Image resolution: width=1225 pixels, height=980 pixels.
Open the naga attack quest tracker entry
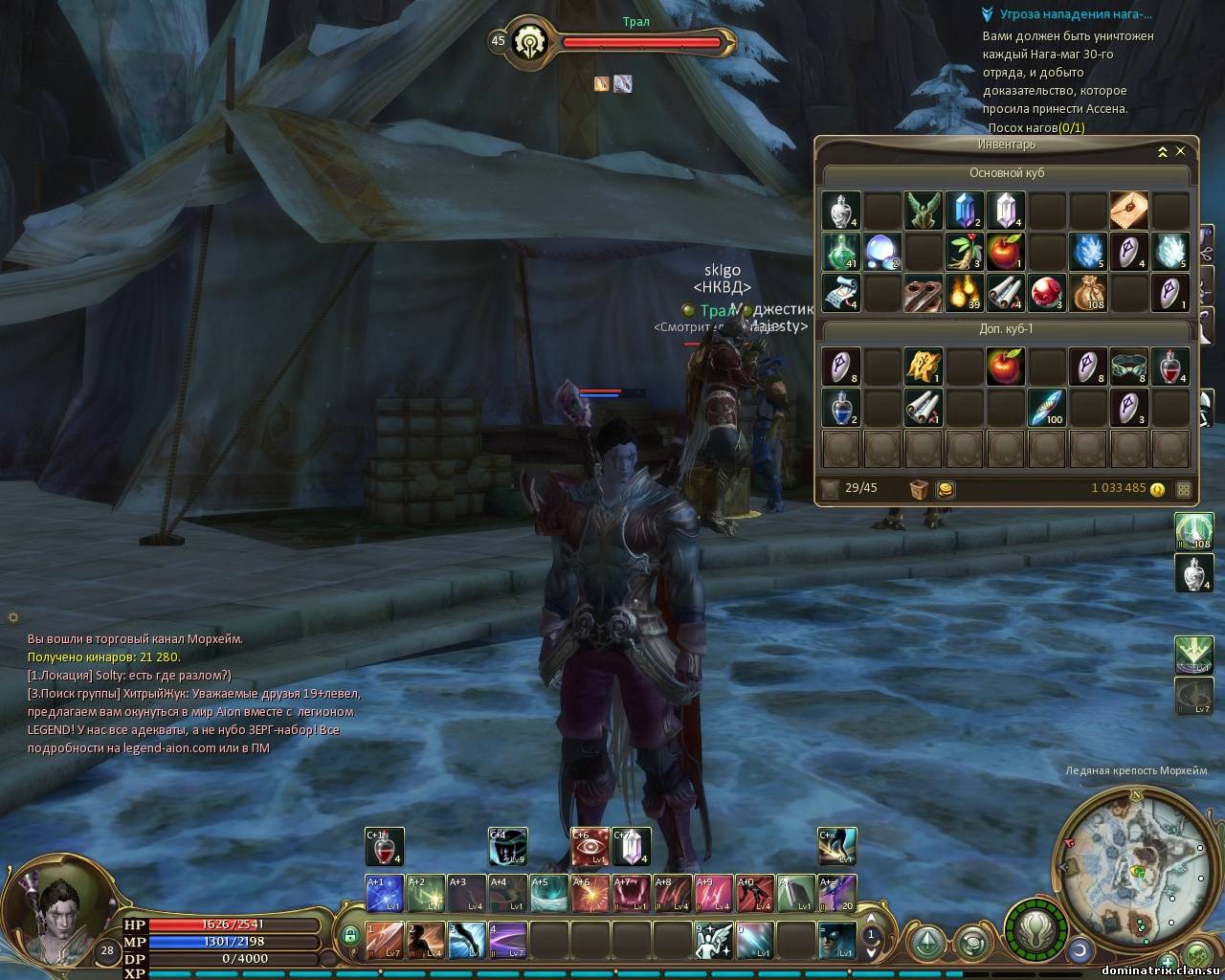(x=1076, y=14)
